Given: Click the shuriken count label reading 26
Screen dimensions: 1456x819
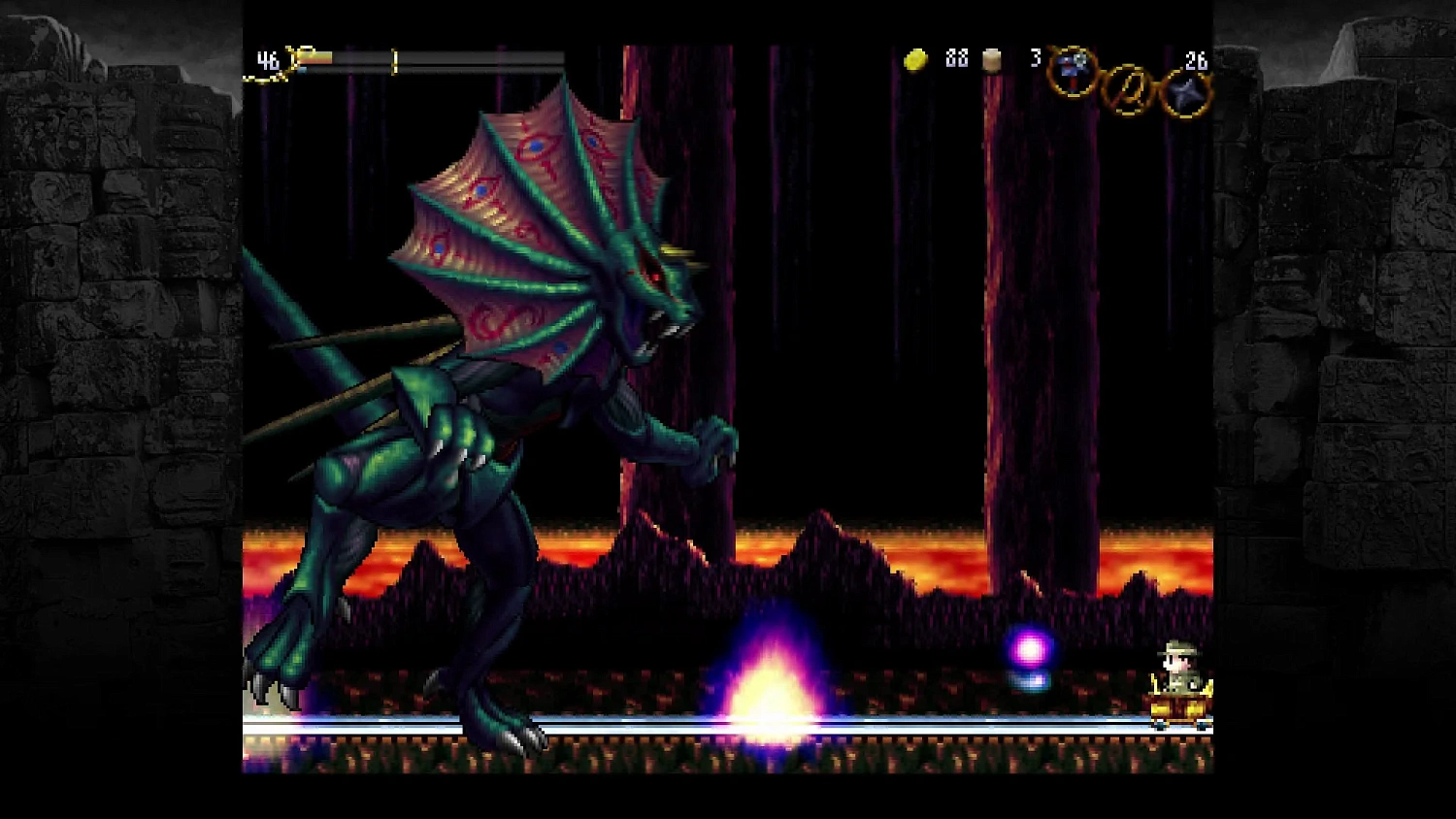Looking at the screenshot, I should click(1196, 60).
